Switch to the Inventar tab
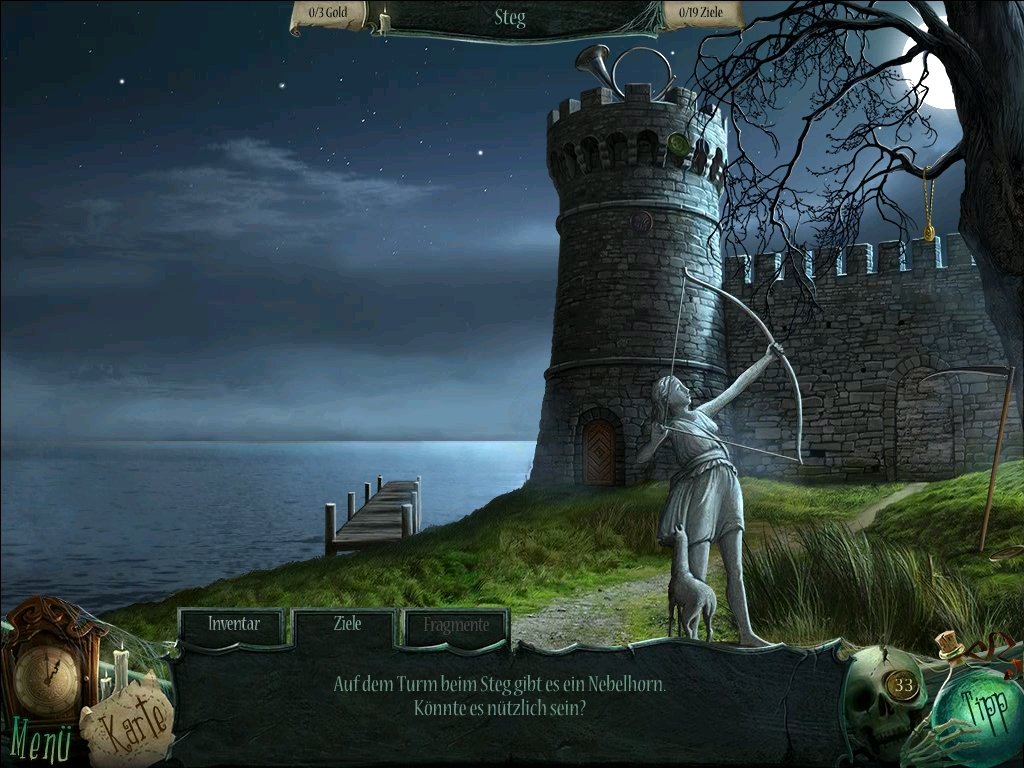The width and height of the screenshot is (1024, 768). (x=234, y=624)
